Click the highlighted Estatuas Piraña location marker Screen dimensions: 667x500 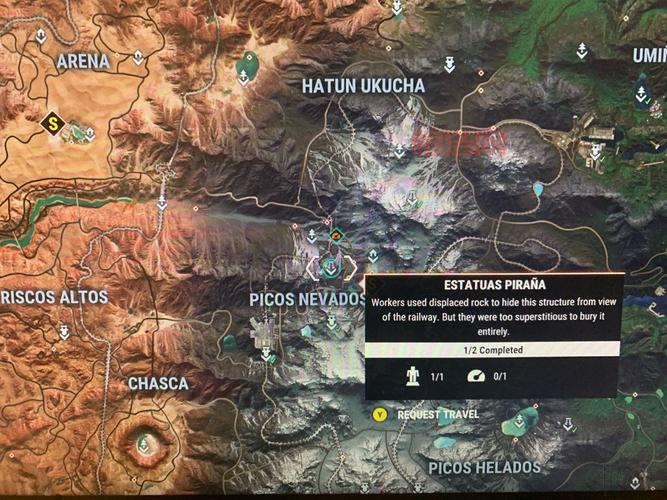331,266
